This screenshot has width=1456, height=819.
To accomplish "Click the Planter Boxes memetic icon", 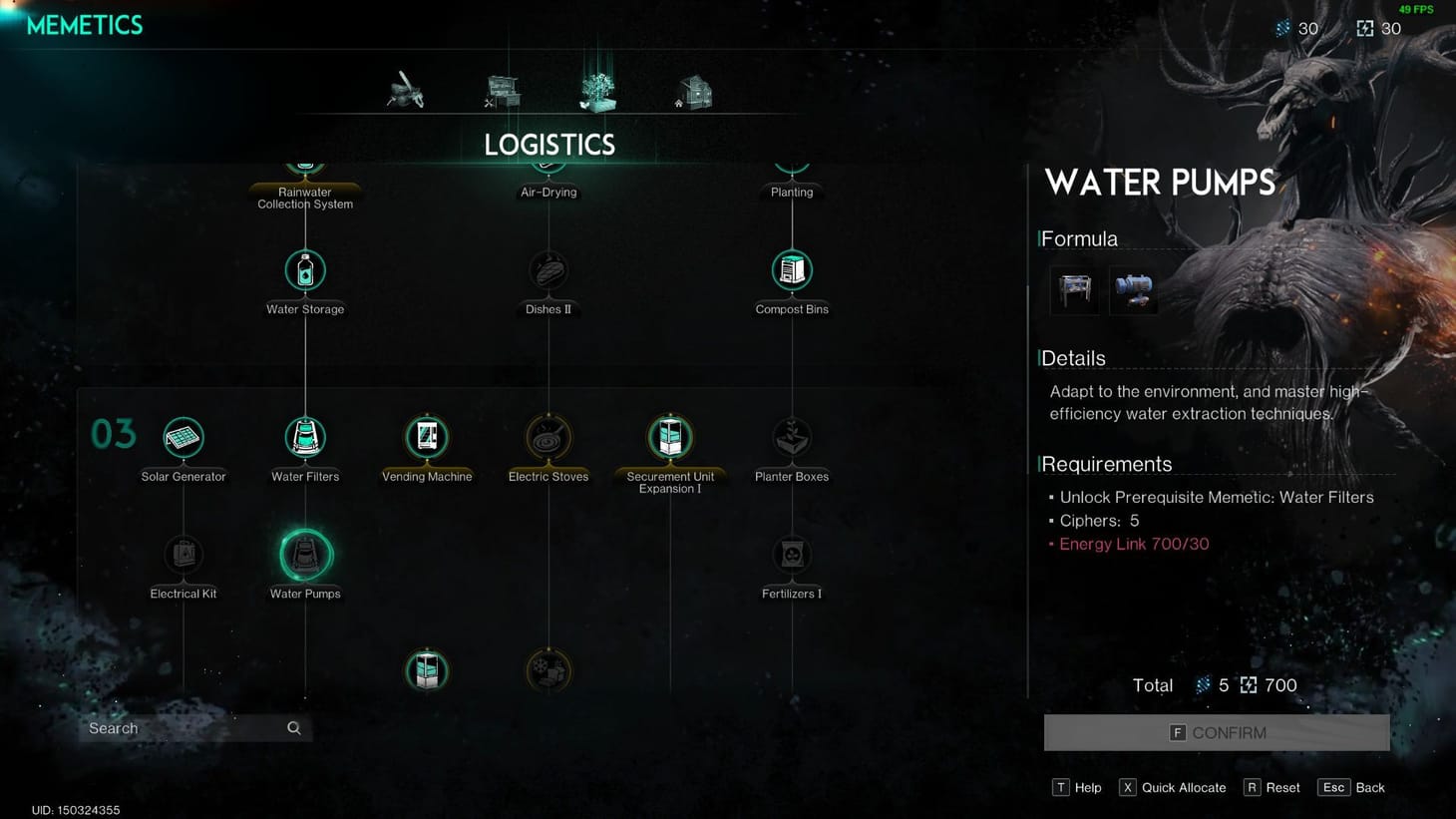I will (x=791, y=436).
